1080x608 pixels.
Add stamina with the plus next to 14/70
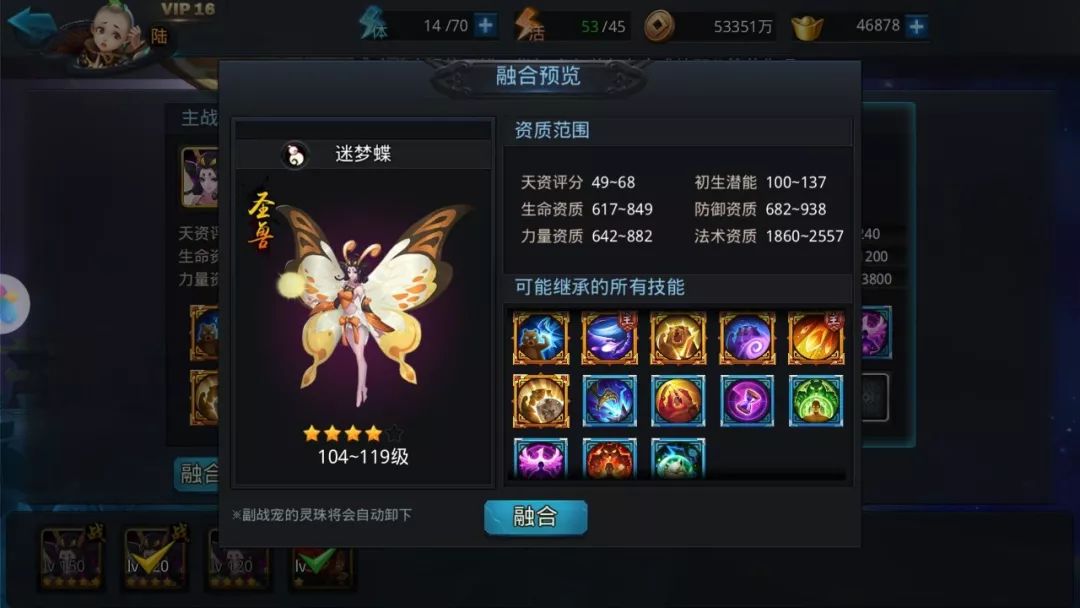pyautogui.click(x=486, y=26)
